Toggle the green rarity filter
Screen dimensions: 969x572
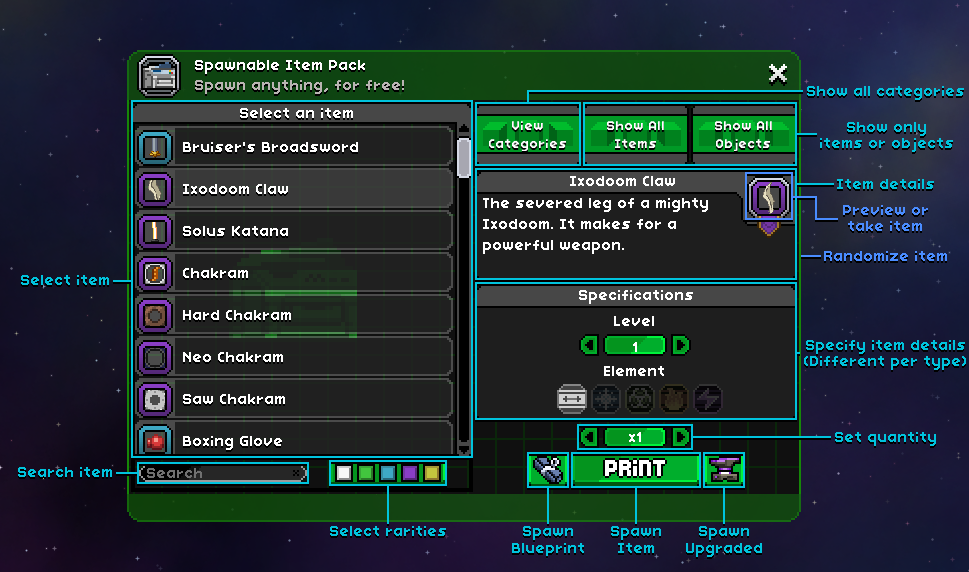(x=366, y=473)
